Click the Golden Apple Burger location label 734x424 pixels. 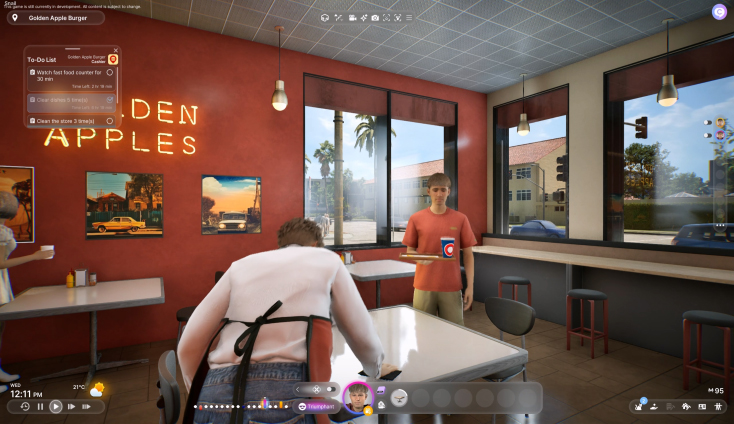[x=62, y=18]
